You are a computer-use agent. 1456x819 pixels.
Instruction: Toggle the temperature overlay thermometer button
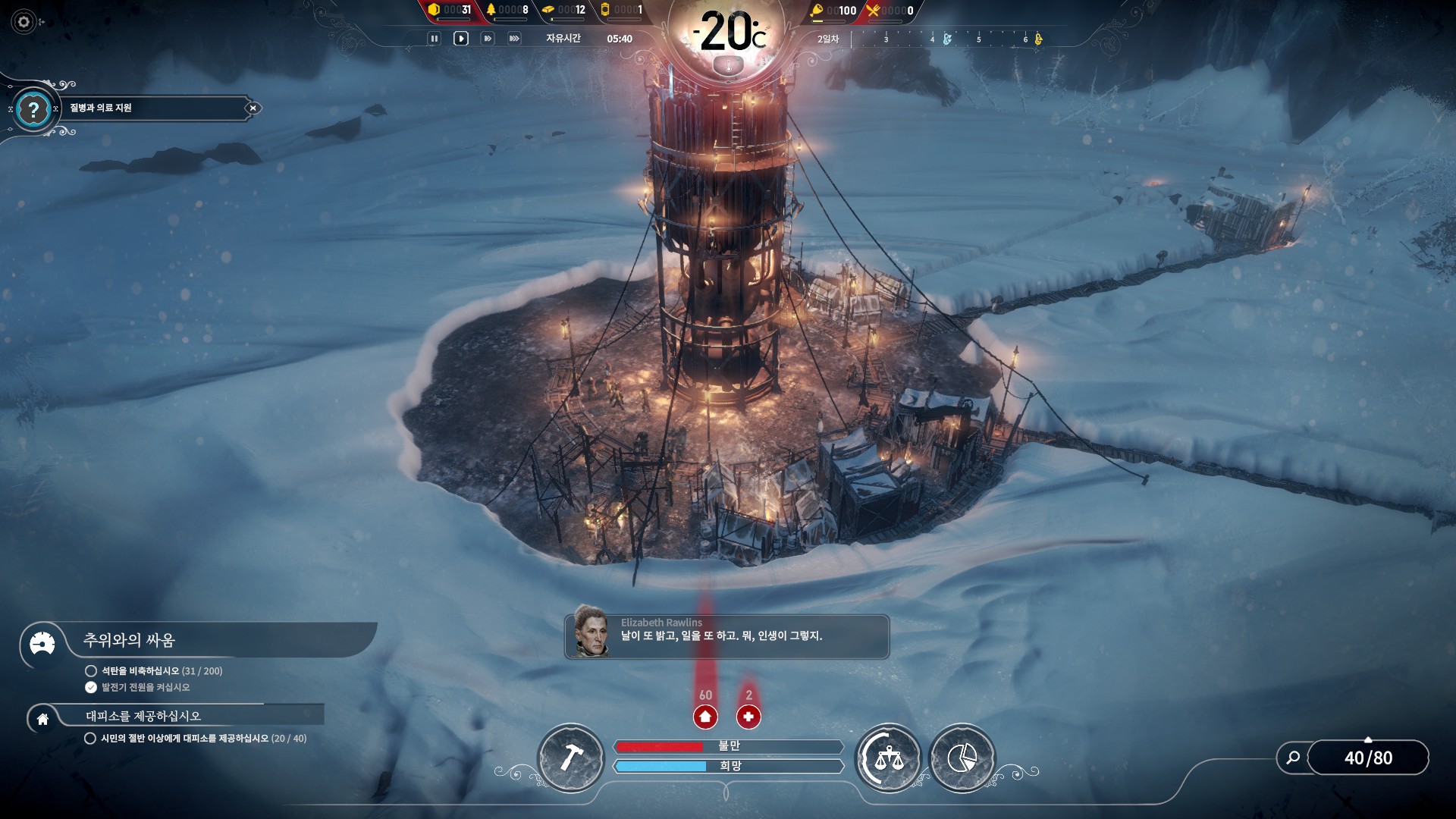(x=729, y=67)
